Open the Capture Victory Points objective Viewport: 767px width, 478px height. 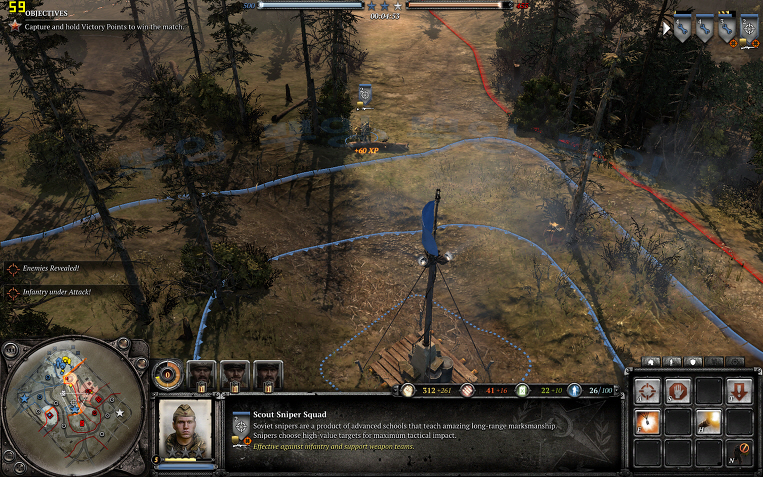pyautogui.click(x=95, y=26)
